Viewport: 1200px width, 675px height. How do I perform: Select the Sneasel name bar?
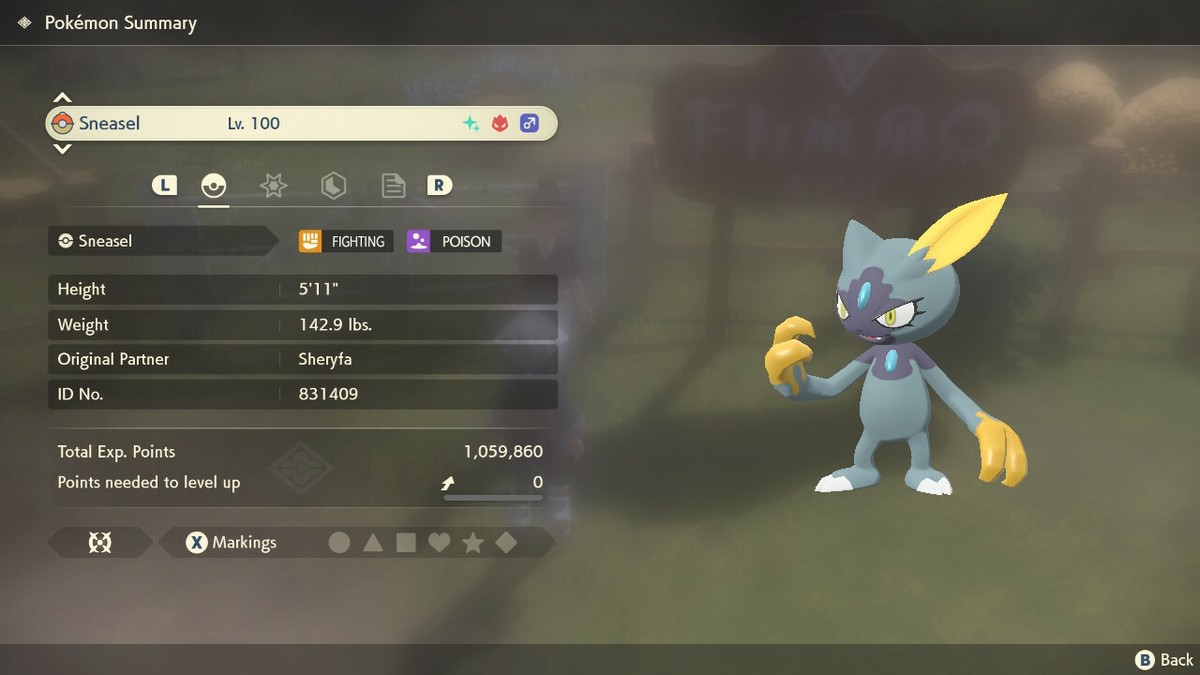[x=300, y=124]
